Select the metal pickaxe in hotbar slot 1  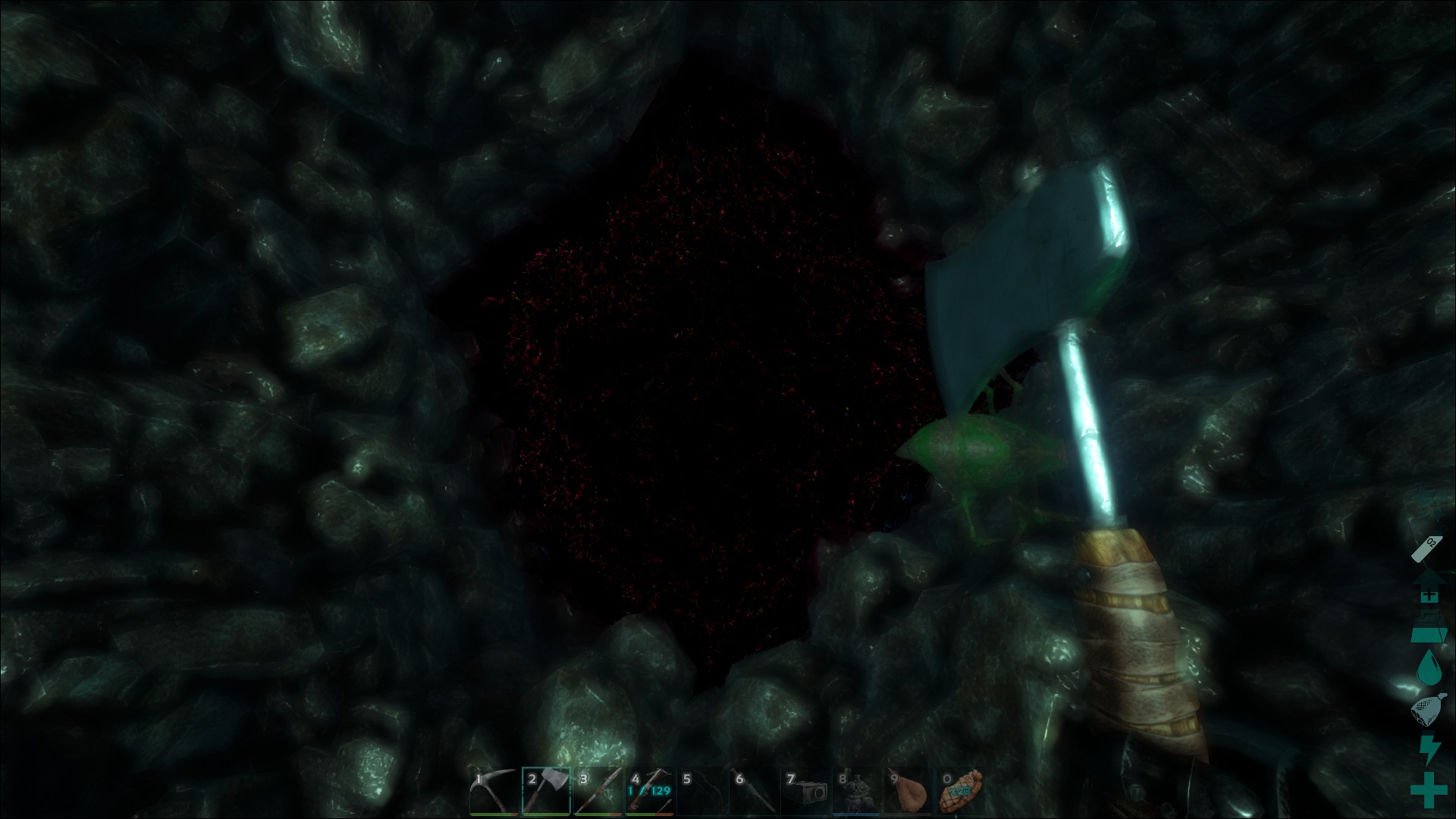click(494, 792)
